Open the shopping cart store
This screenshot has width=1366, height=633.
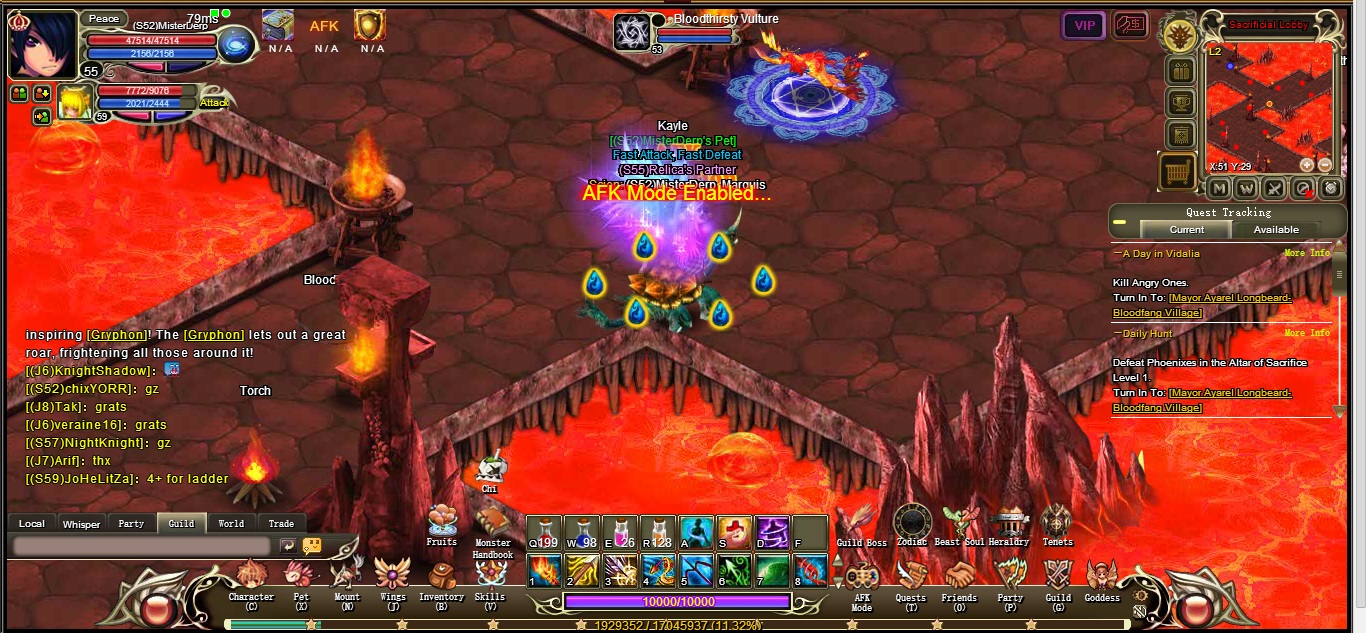[x=1178, y=172]
